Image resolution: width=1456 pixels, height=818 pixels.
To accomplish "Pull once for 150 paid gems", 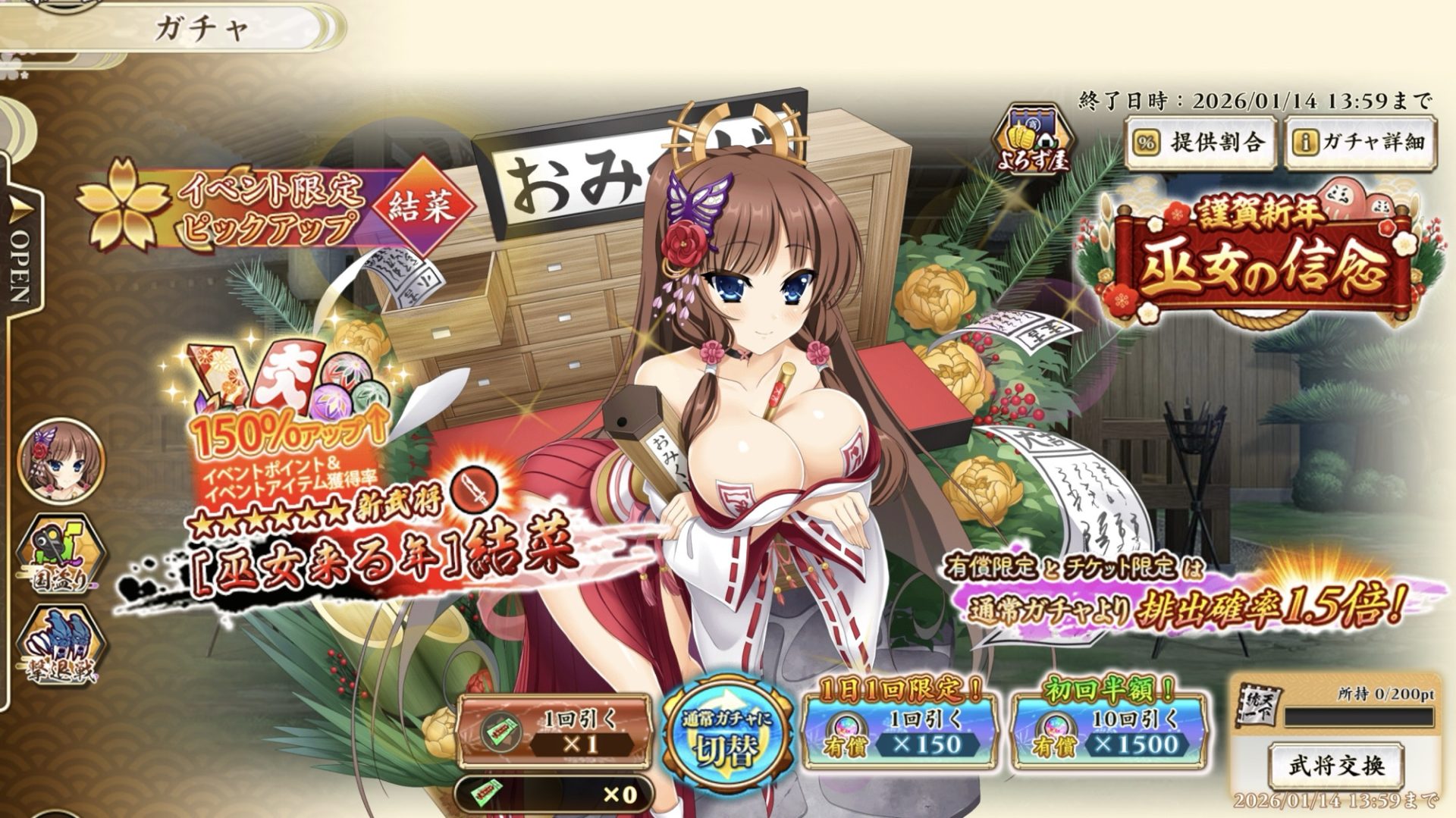I will click(x=900, y=732).
